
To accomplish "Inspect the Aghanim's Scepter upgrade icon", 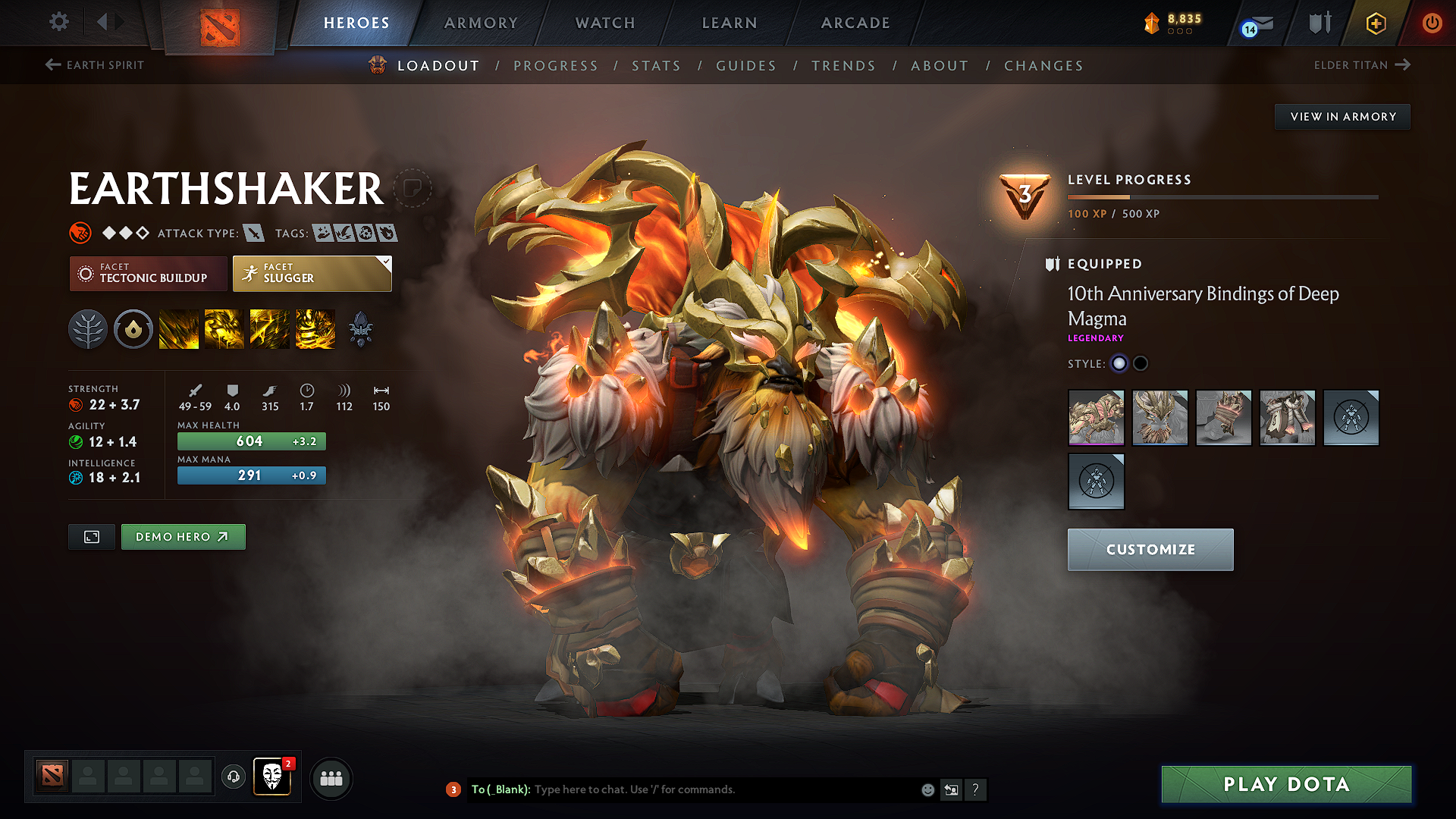I will tap(361, 329).
